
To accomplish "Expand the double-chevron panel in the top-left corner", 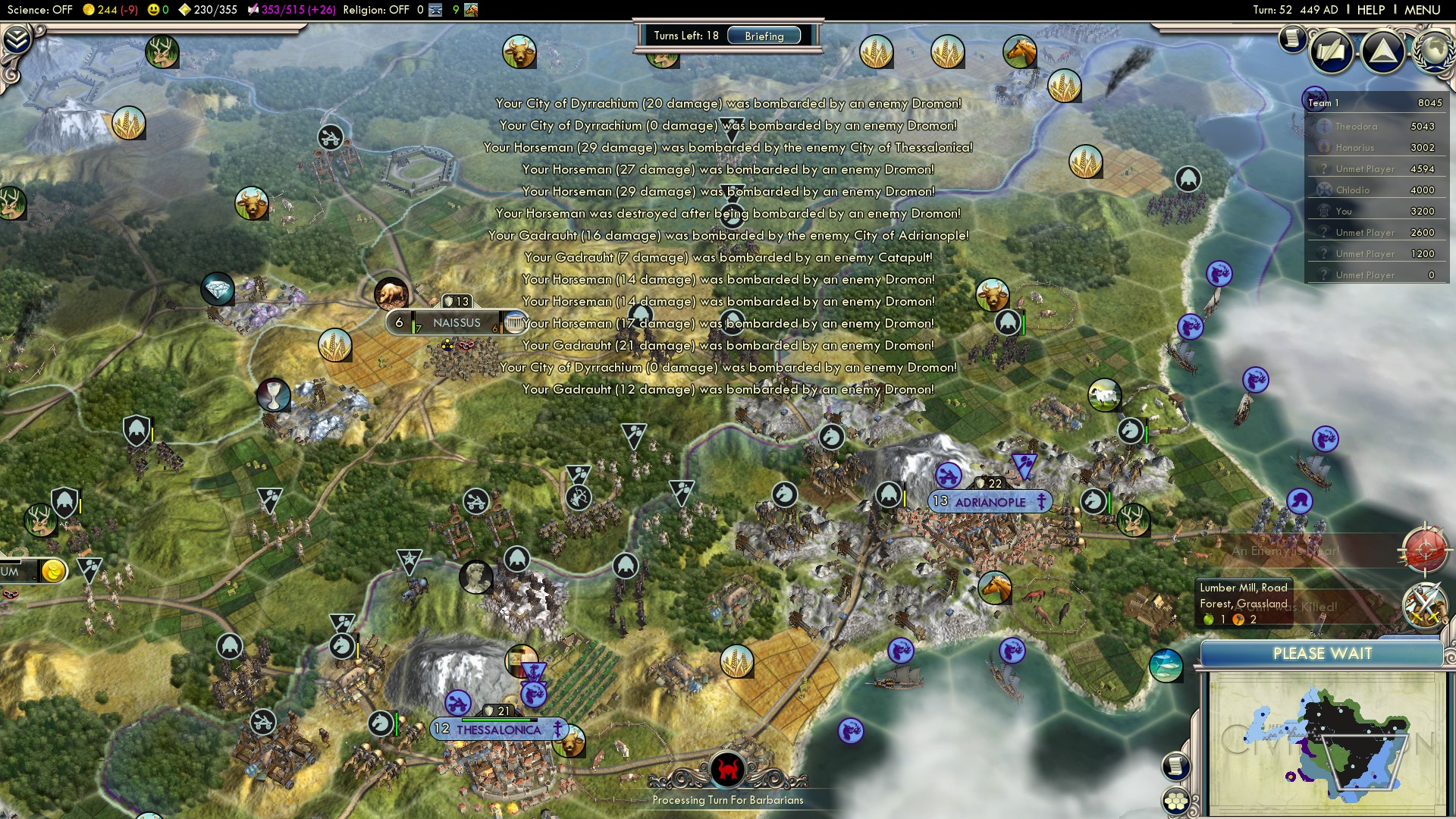I will click(17, 39).
